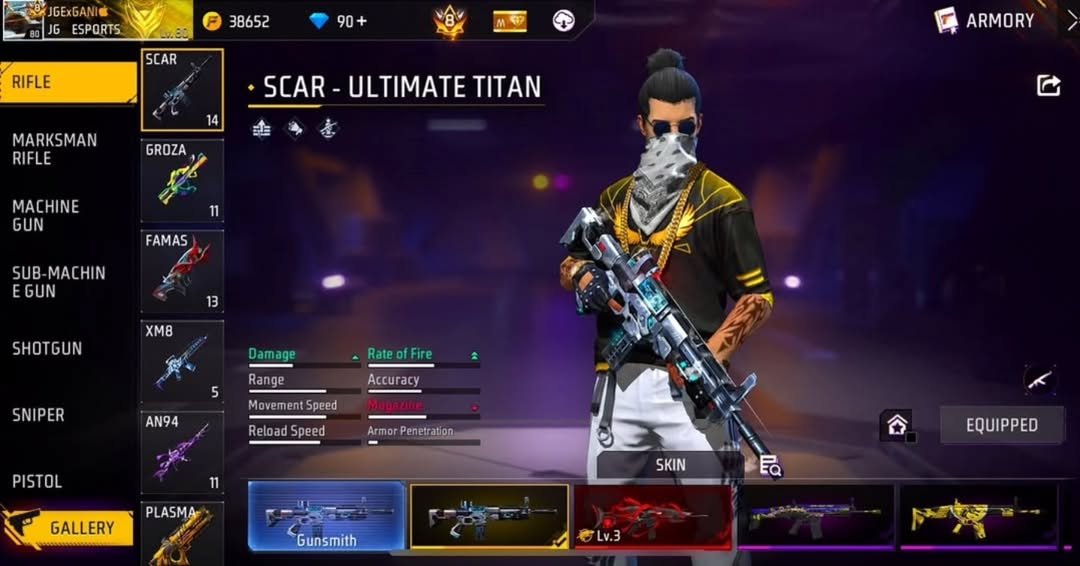
Task: Select the red Lv.3 SCAR skin
Action: point(652,516)
